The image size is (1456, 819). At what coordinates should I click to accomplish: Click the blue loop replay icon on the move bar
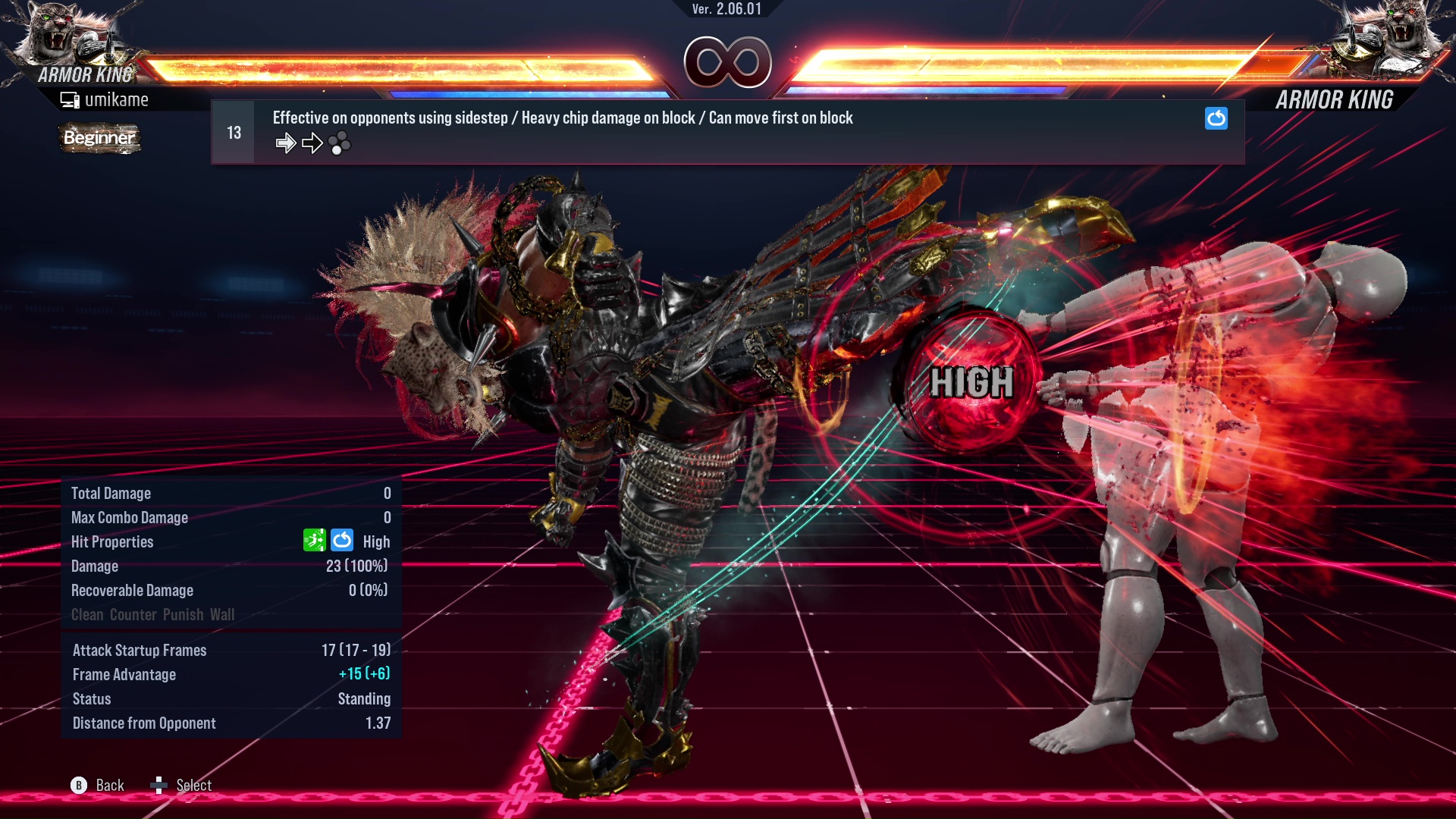coord(1216,118)
